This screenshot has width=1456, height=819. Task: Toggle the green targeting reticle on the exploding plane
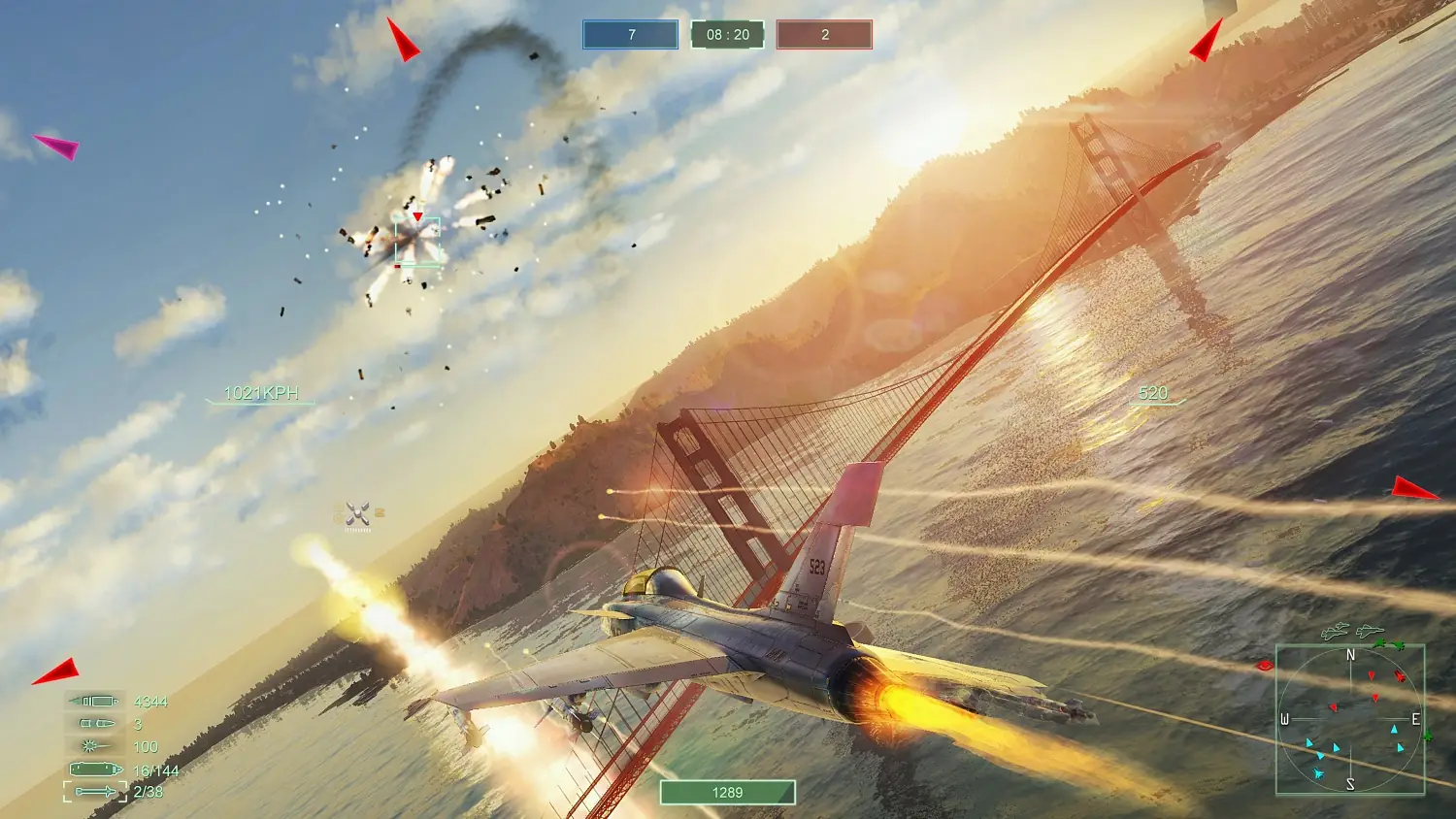tap(417, 238)
